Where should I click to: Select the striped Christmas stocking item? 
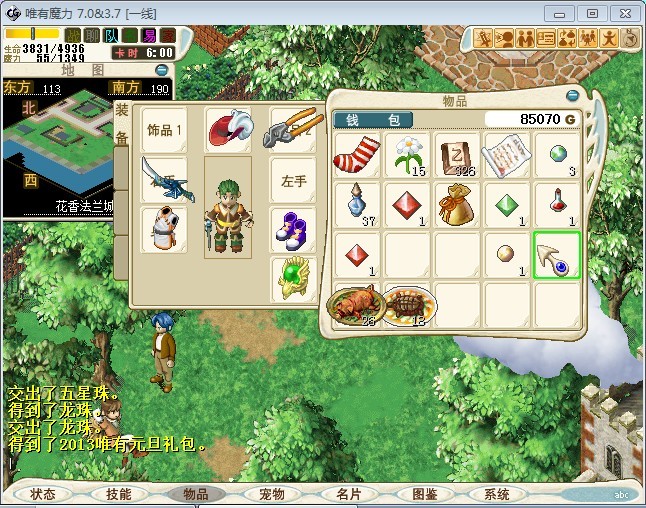pyautogui.click(x=358, y=156)
